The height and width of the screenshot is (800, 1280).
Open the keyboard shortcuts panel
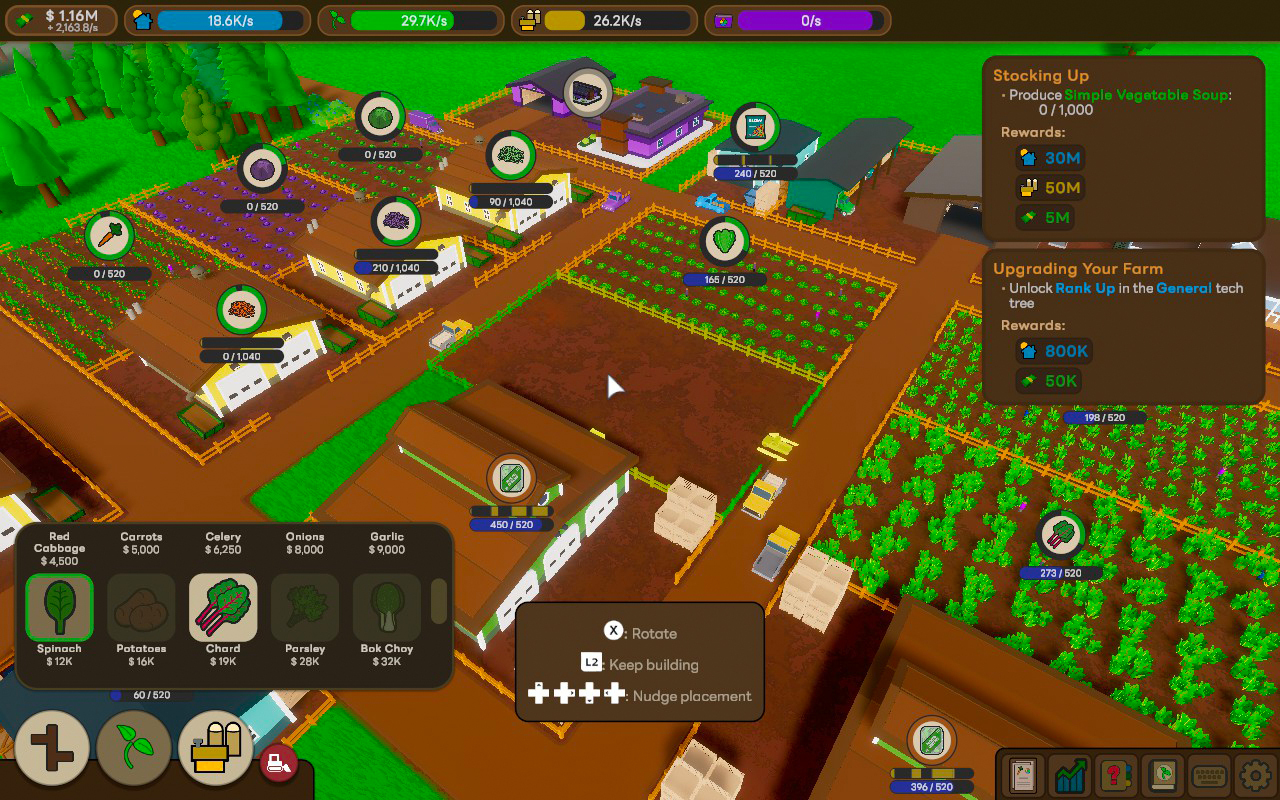[1210, 775]
